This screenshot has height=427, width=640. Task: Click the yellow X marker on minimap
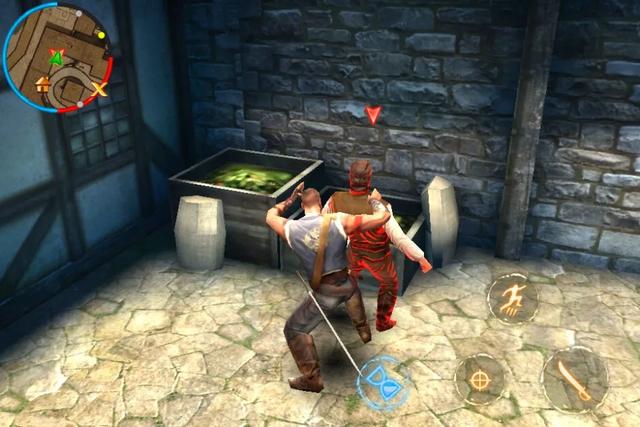click(99, 89)
